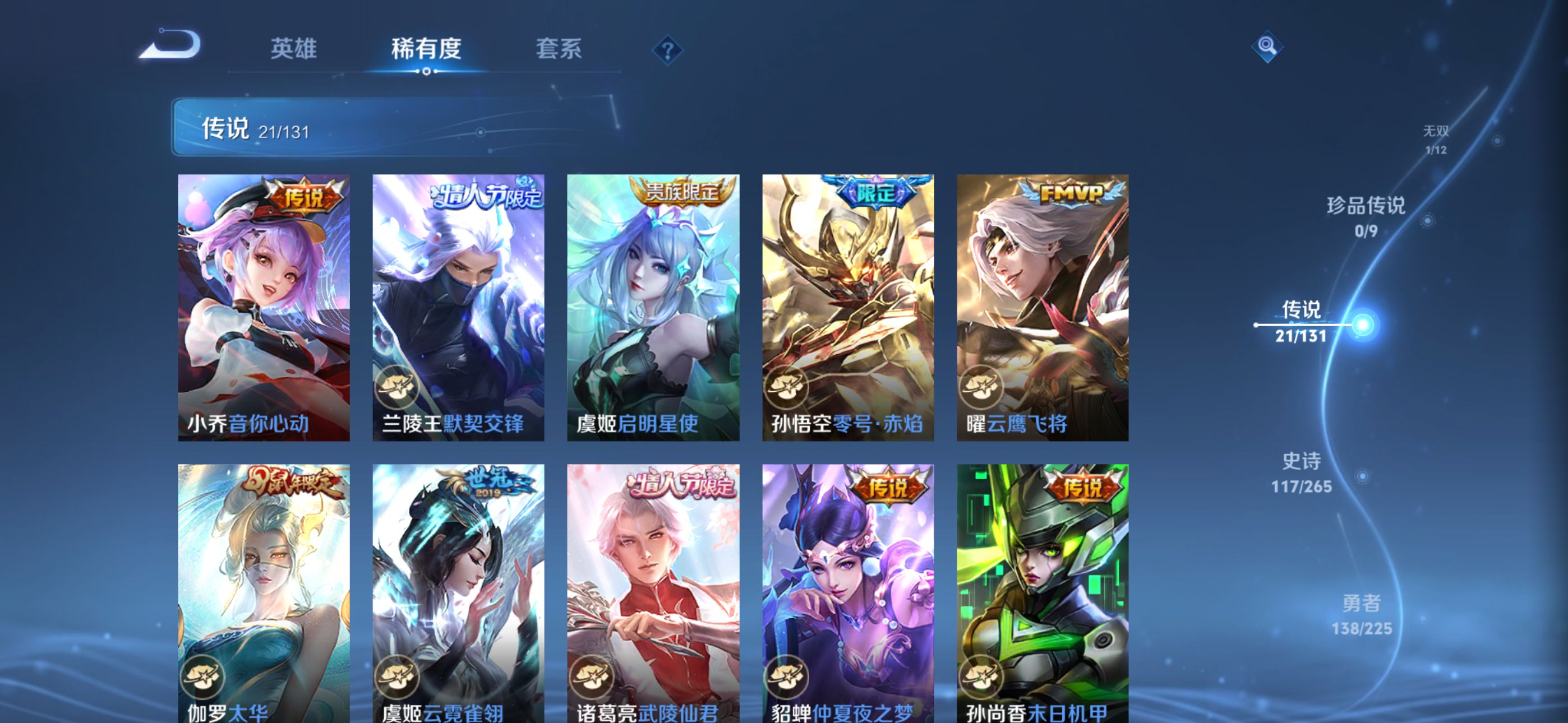The width and height of the screenshot is (1568, 723).
Task: View the 诸葛亮 武陵仙君 skin card
Action: pyautogui.click(x=653, y=594)
